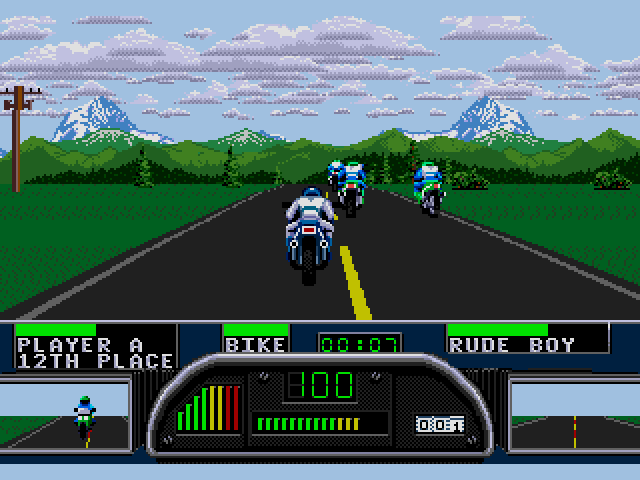
Task: Check the left rear-view mirror showing the biker
Action: coord(65,412)
